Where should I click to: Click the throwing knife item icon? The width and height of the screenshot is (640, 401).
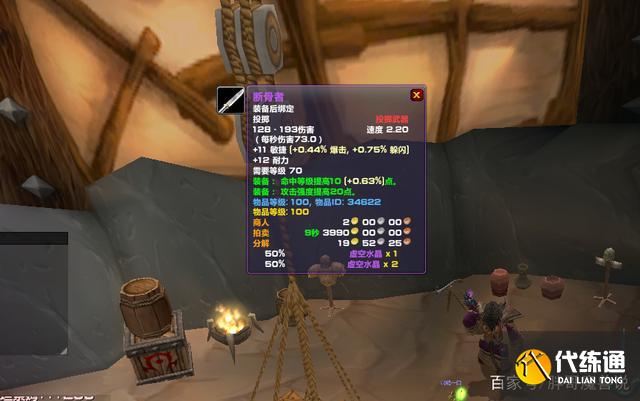[x=231, y=100]
